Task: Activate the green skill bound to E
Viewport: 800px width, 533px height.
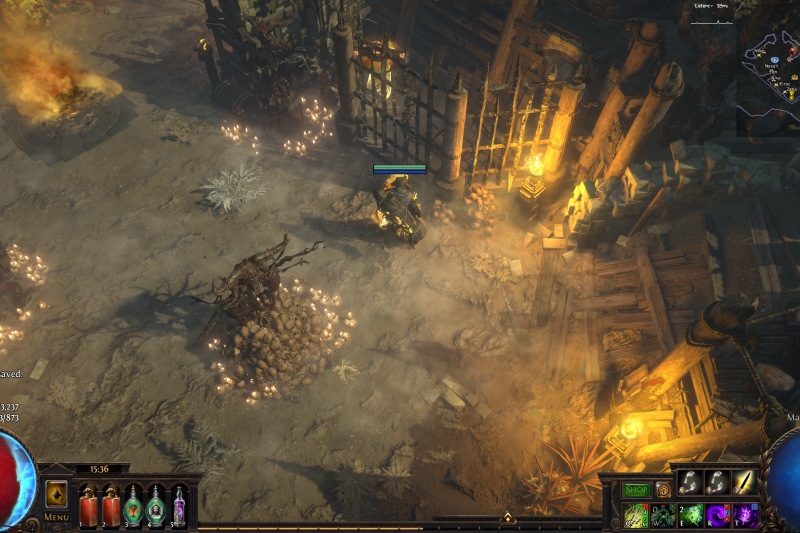Action: pos(690,516)
